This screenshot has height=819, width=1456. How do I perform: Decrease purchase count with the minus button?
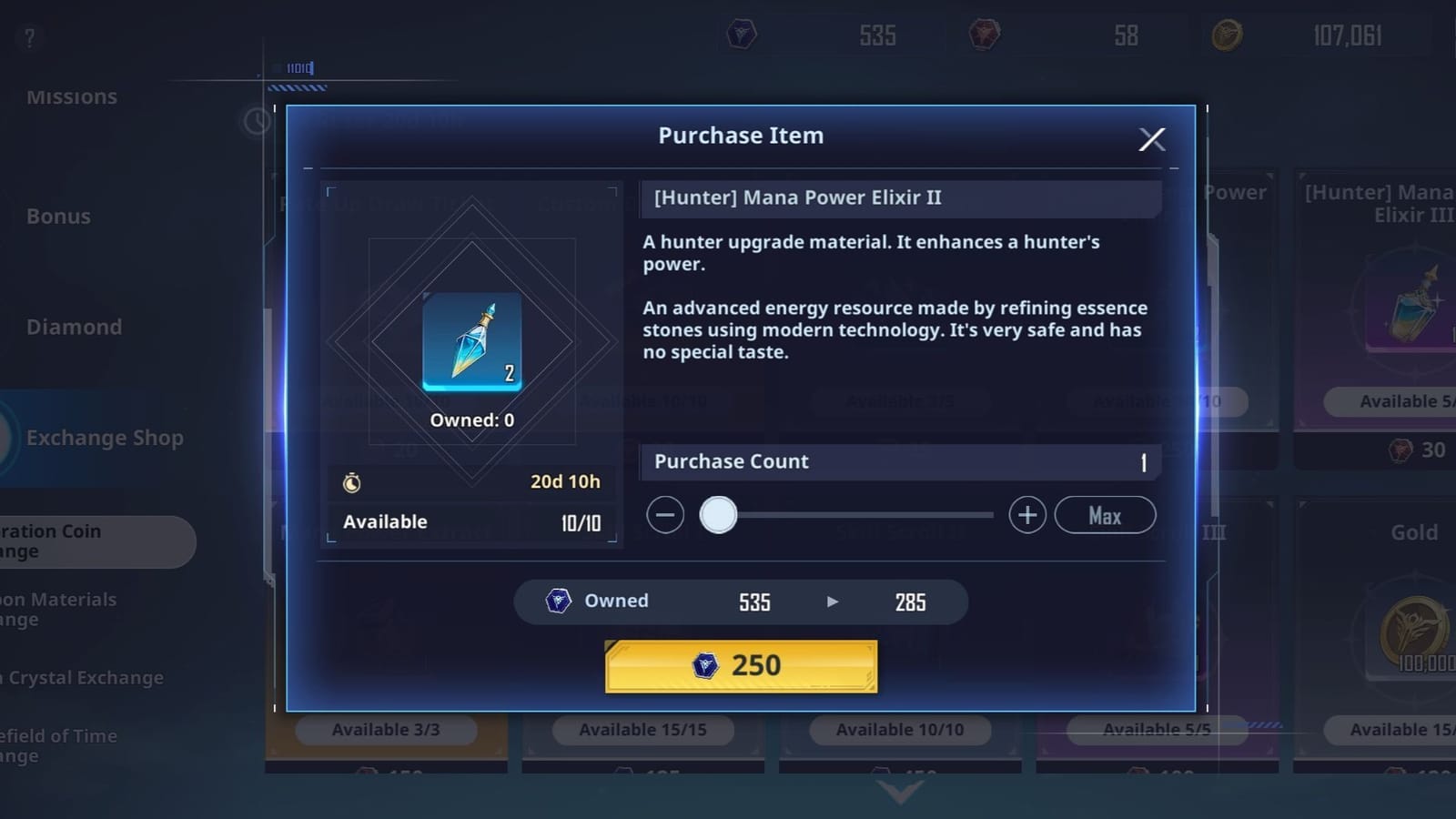664,515
